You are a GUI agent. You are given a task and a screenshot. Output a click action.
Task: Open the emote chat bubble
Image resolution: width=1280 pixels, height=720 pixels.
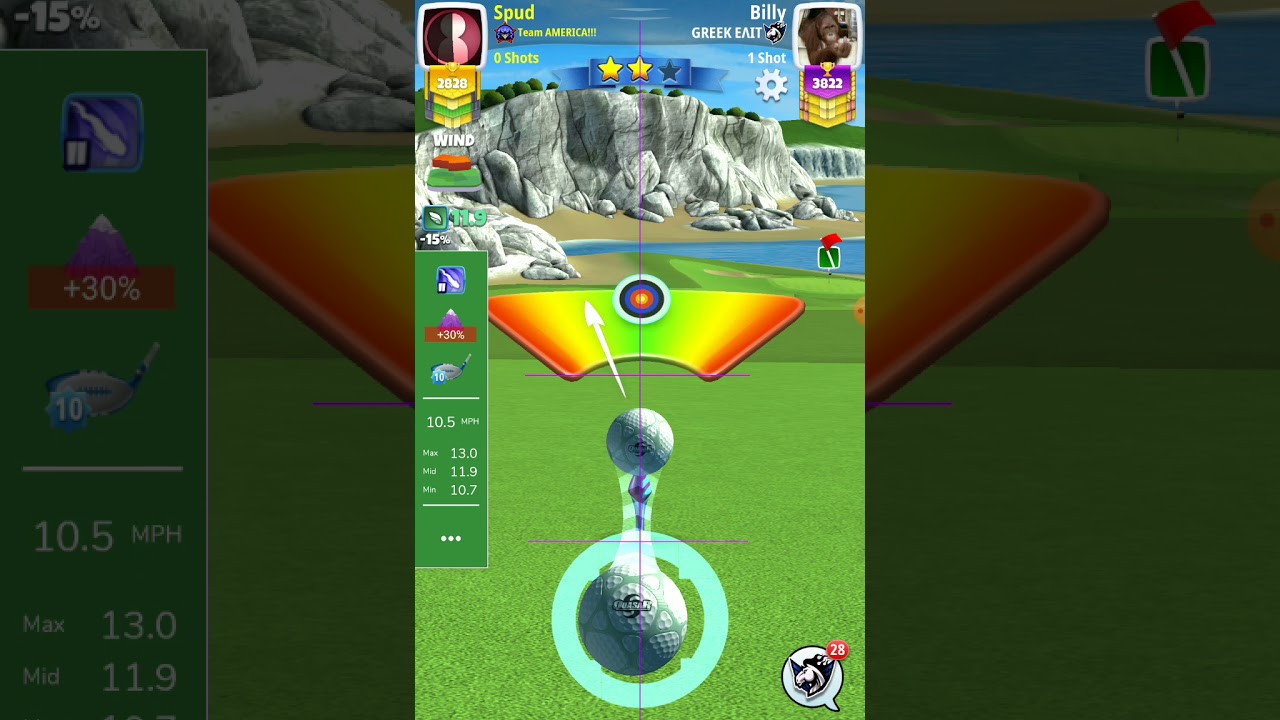point(813,675)
